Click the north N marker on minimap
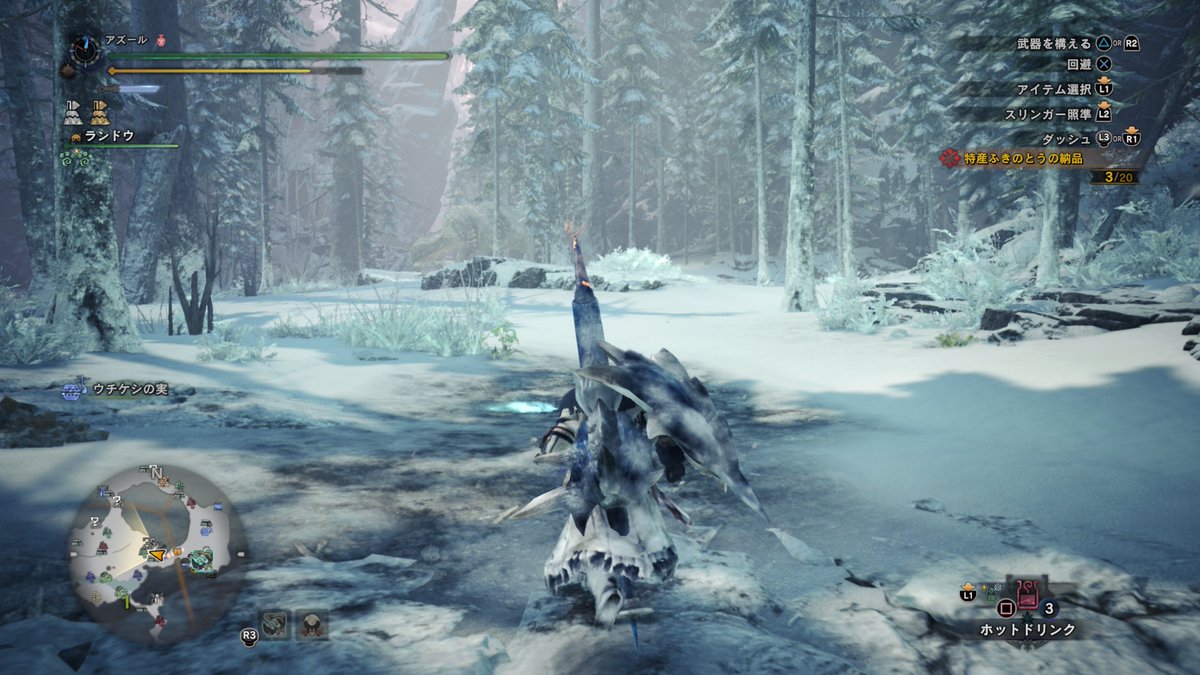Viewport: 1200px width, 675px height. click(157, 472)
